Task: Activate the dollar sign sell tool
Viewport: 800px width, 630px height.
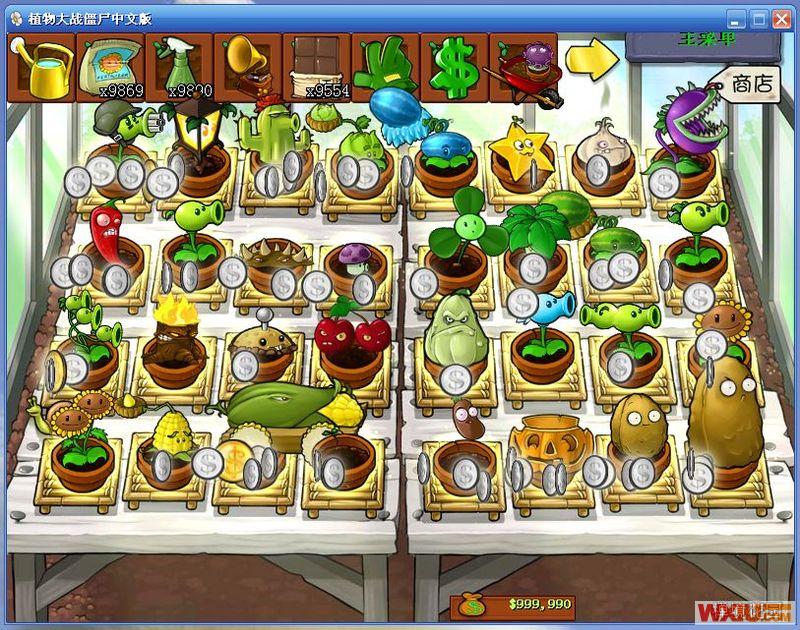Action: [453, 66]
